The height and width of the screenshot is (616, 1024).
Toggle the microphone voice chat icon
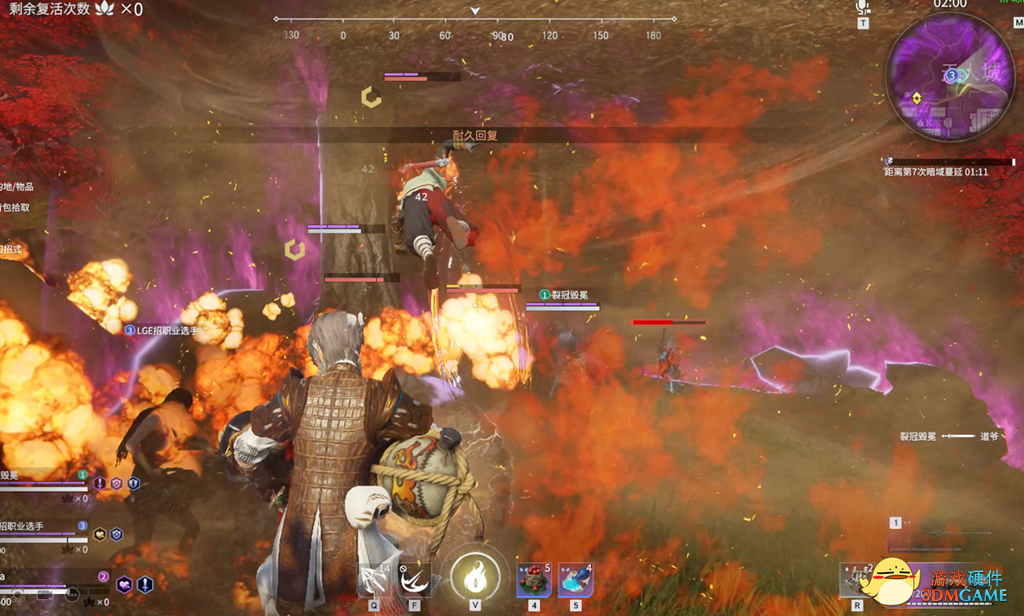tap(863, 7)
